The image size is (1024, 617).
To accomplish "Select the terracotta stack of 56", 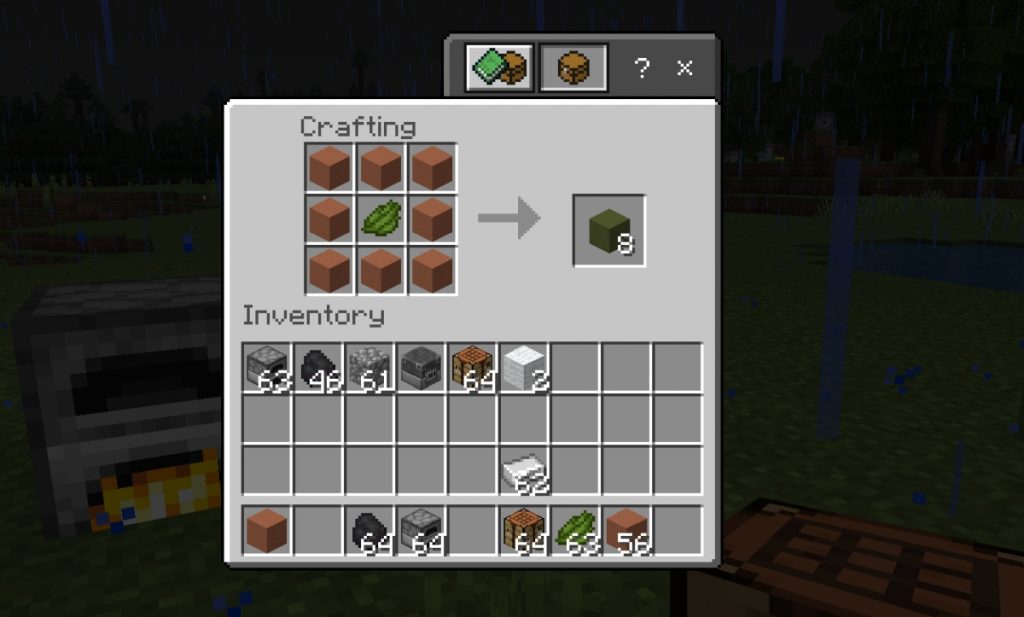I will click(x=625, y=530).
